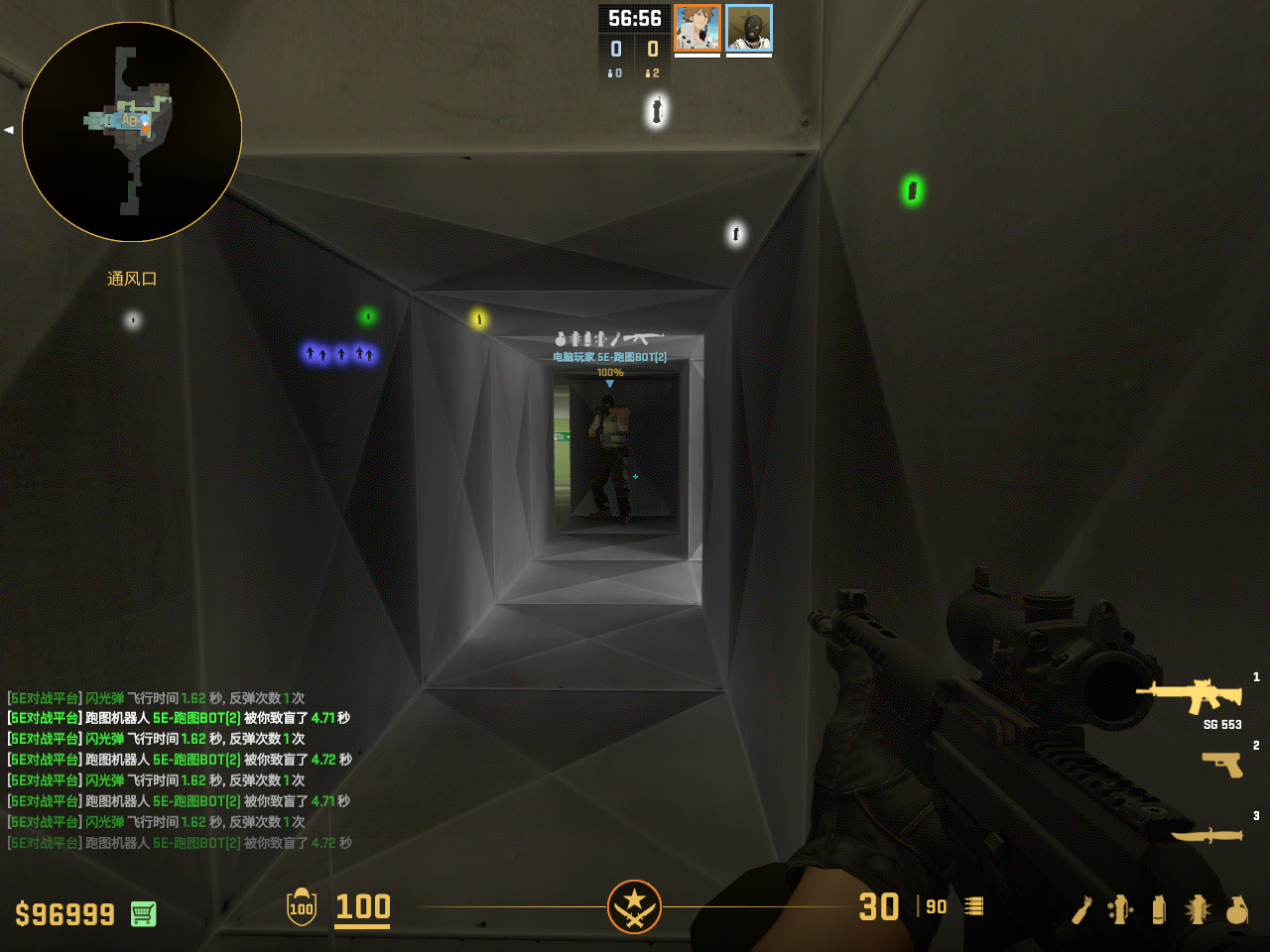Select the molotov grenade icon
The width and height of the screenshot is (1270, 952).
point(1082,908)
